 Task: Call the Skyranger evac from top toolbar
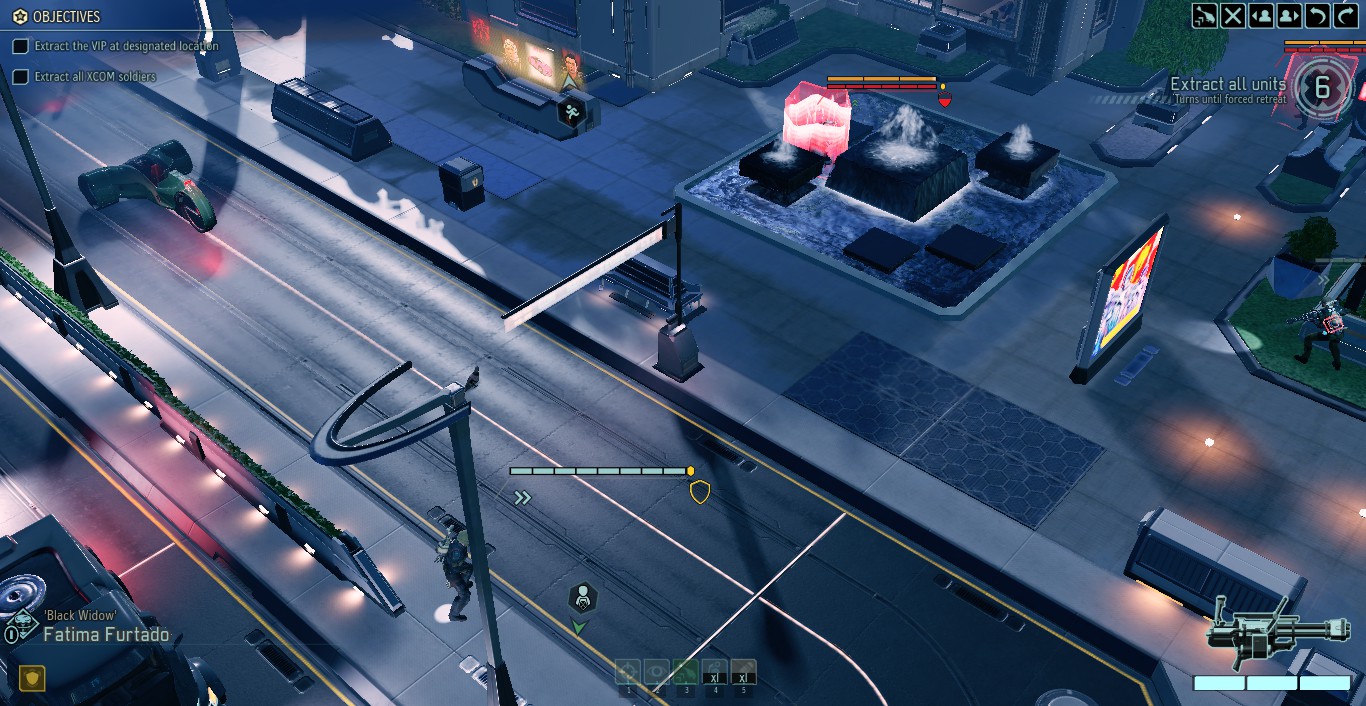(x=1205, y=15)
